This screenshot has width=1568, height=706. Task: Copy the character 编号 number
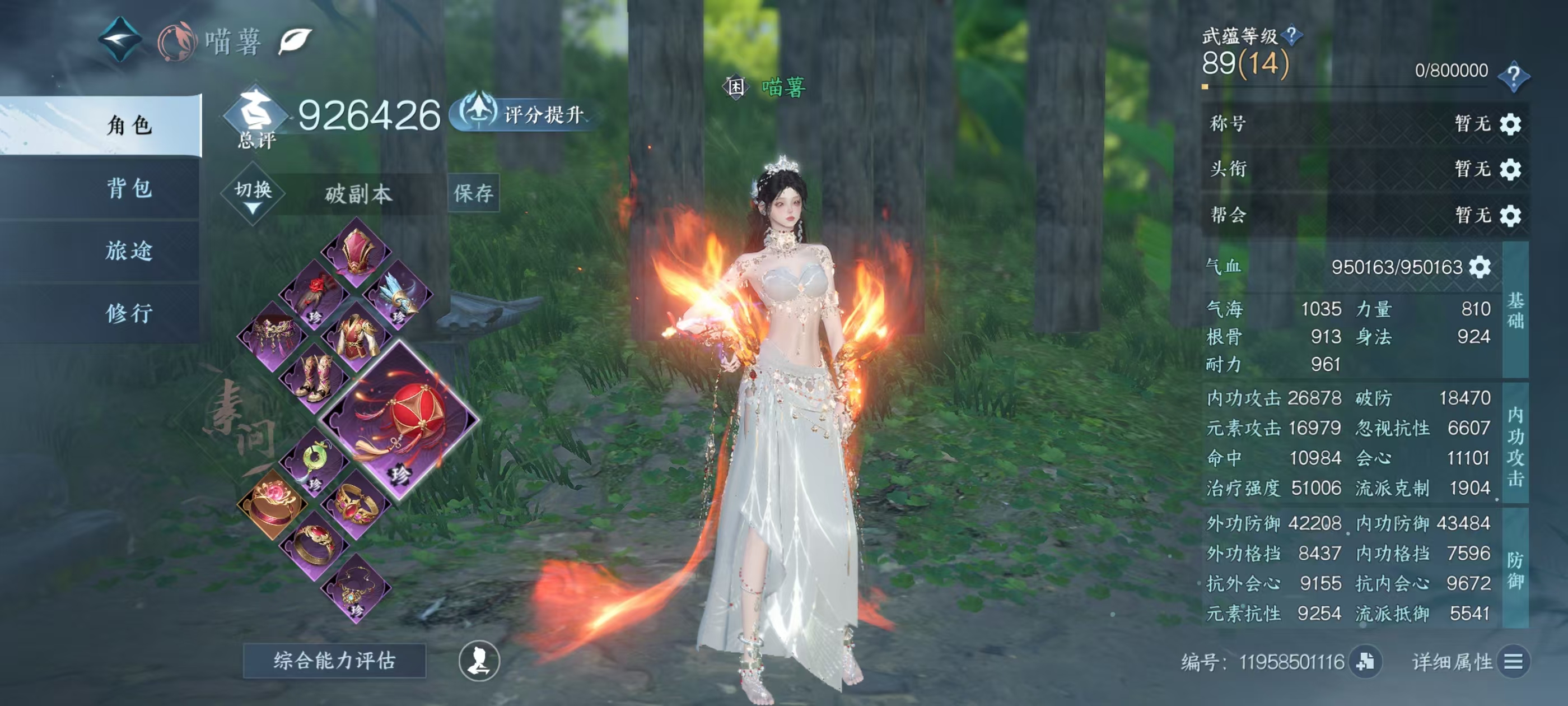[x=1365, y=662]
